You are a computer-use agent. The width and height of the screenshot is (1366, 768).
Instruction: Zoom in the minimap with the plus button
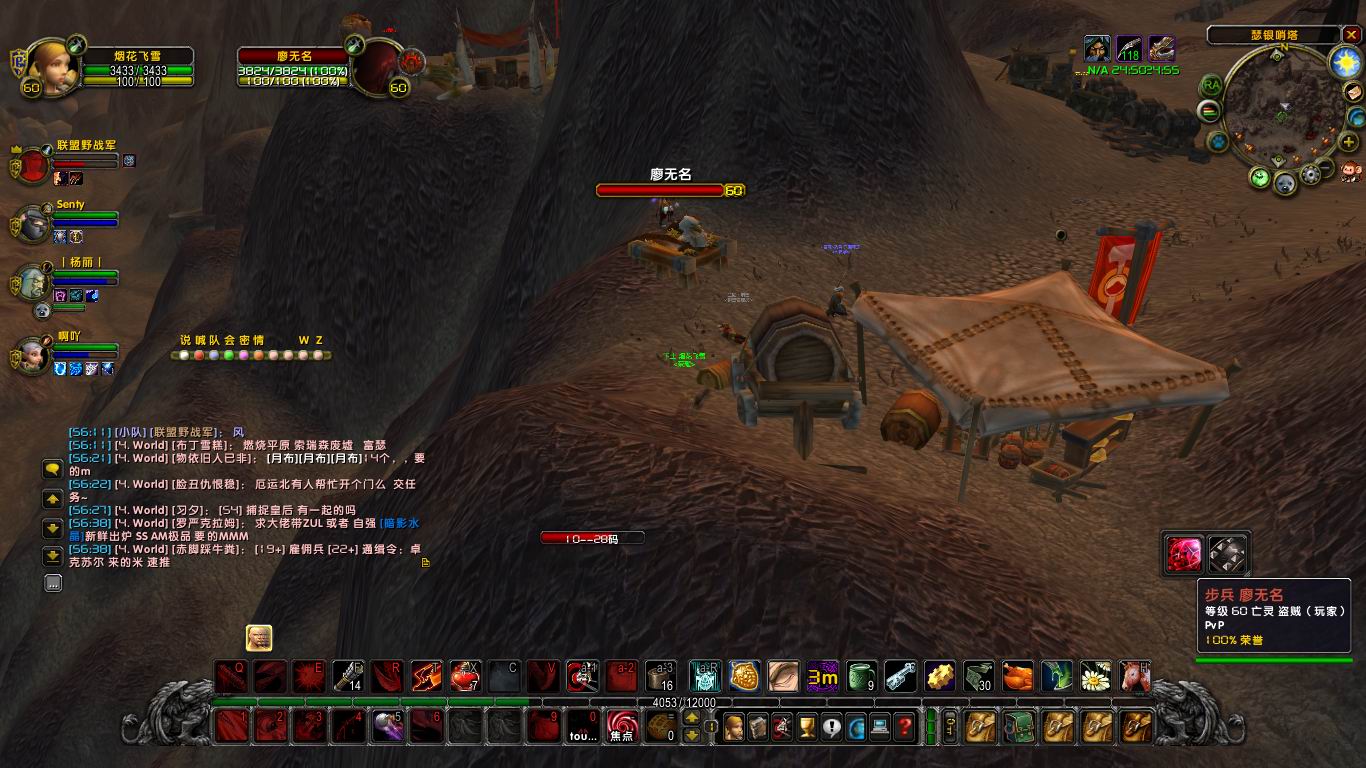coord(1349,141)
